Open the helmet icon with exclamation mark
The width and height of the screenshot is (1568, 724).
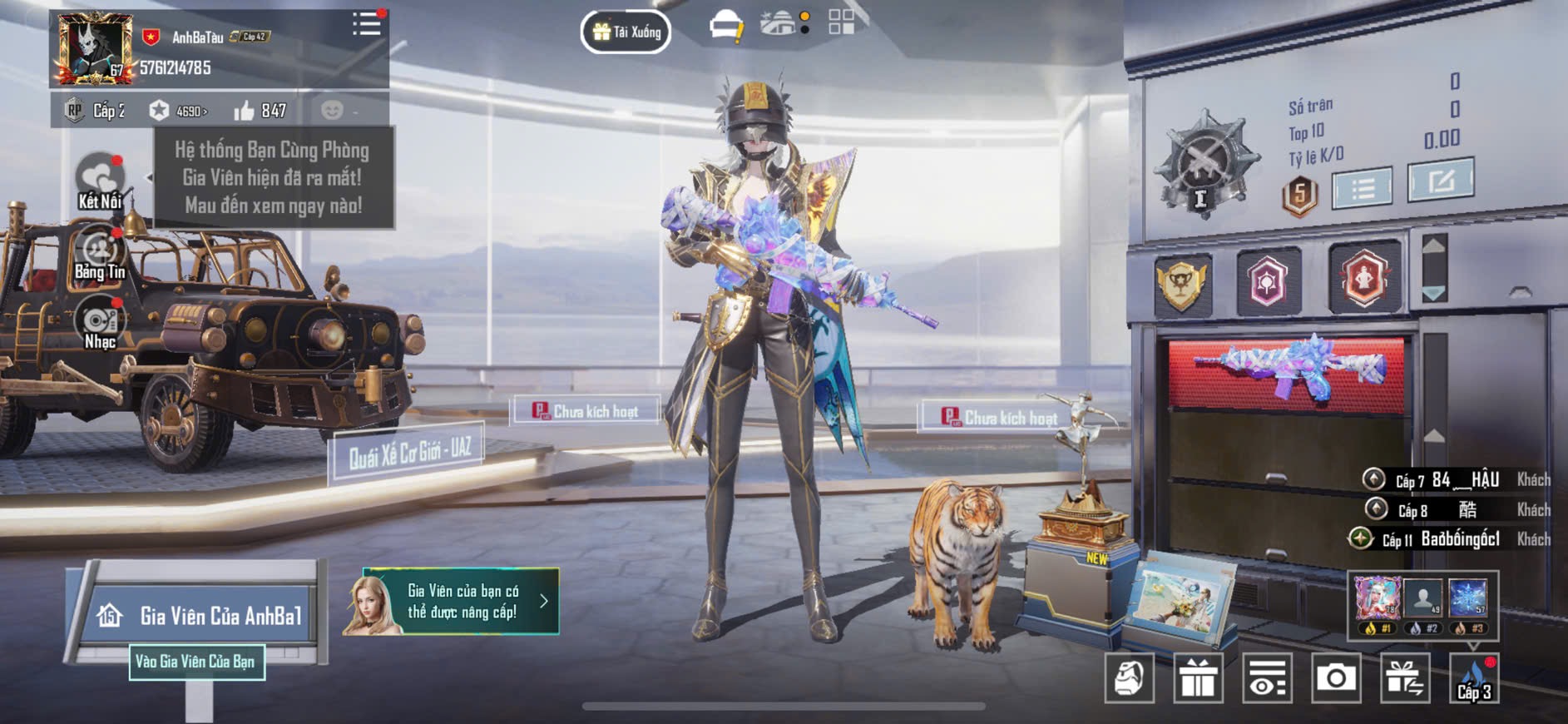click(x=725, y=26)
